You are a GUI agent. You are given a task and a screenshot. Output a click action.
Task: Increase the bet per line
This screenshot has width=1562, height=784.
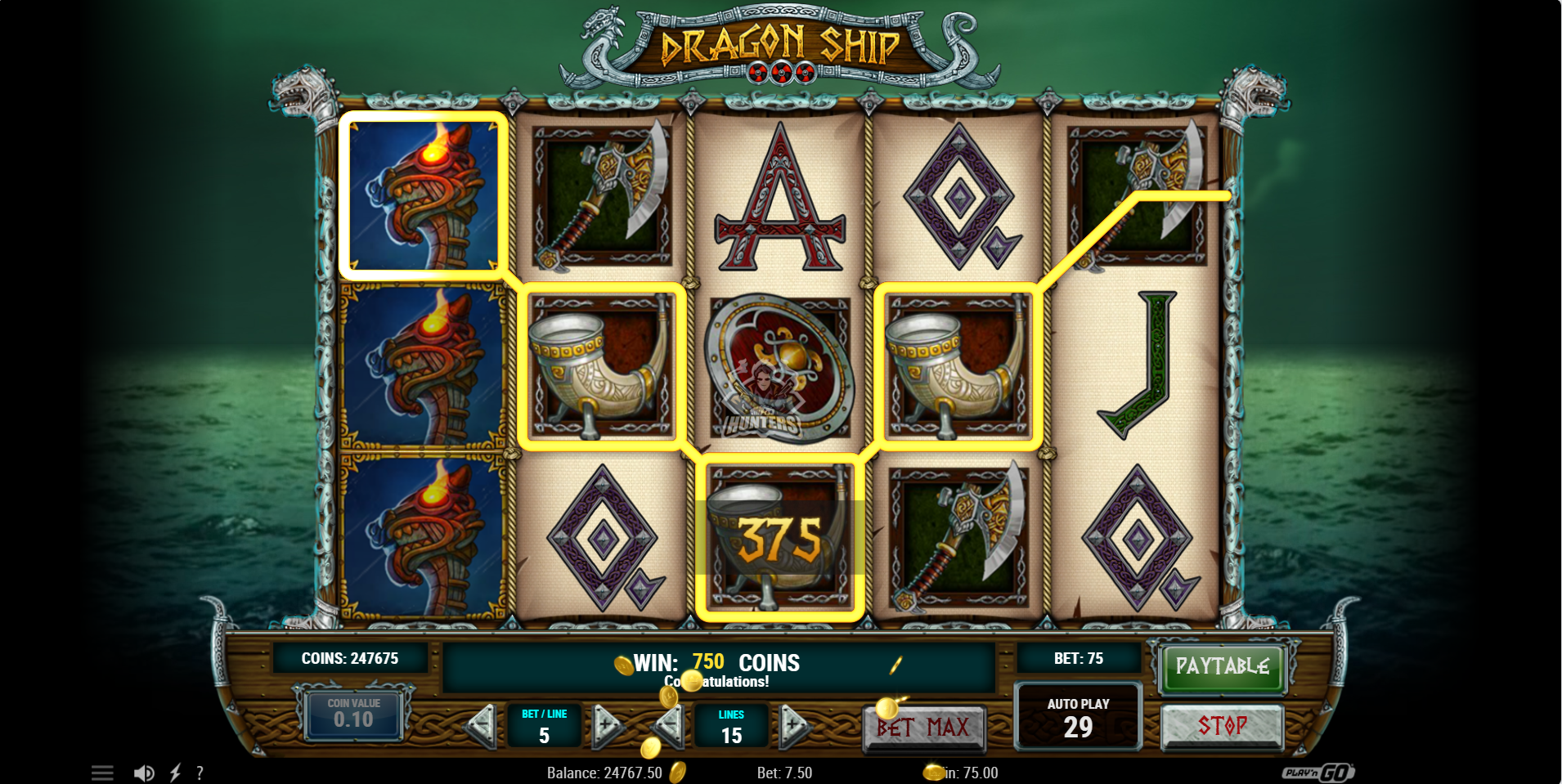tap(608, 725)
